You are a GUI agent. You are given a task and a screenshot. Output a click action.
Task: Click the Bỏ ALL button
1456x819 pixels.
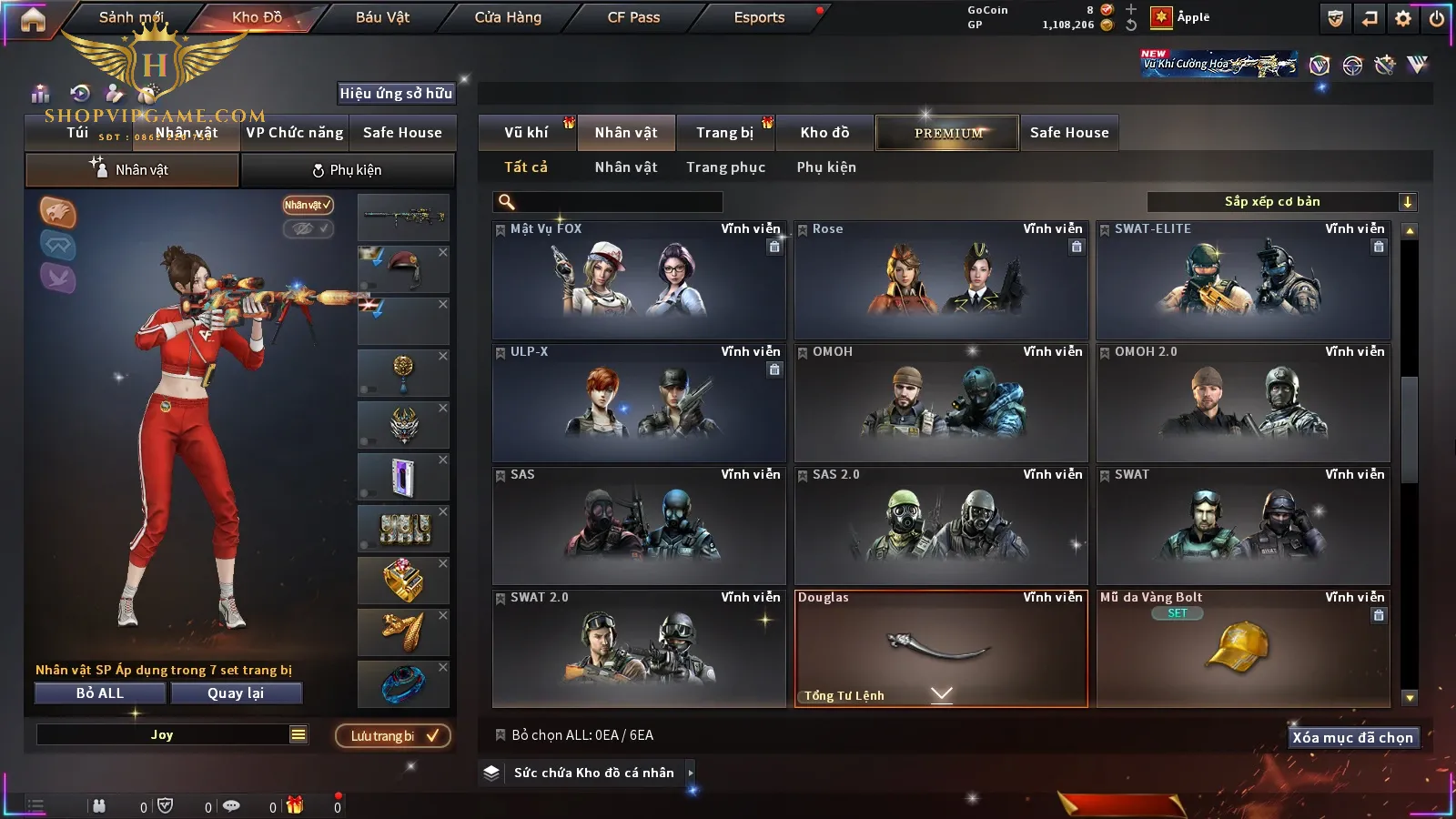coord(100,693)
